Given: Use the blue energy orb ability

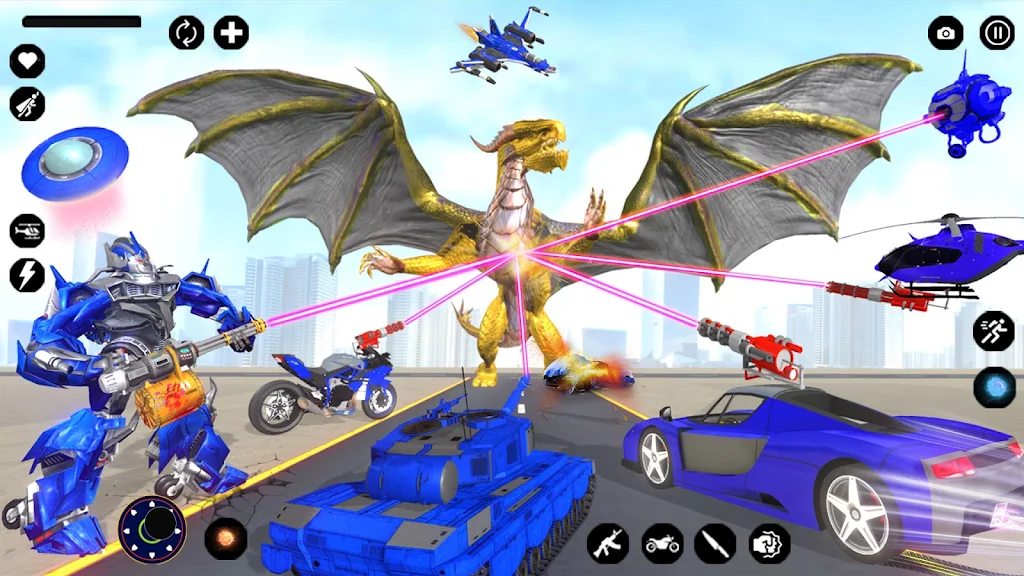Looking at the screenshot, I should (x=993, y=387).
